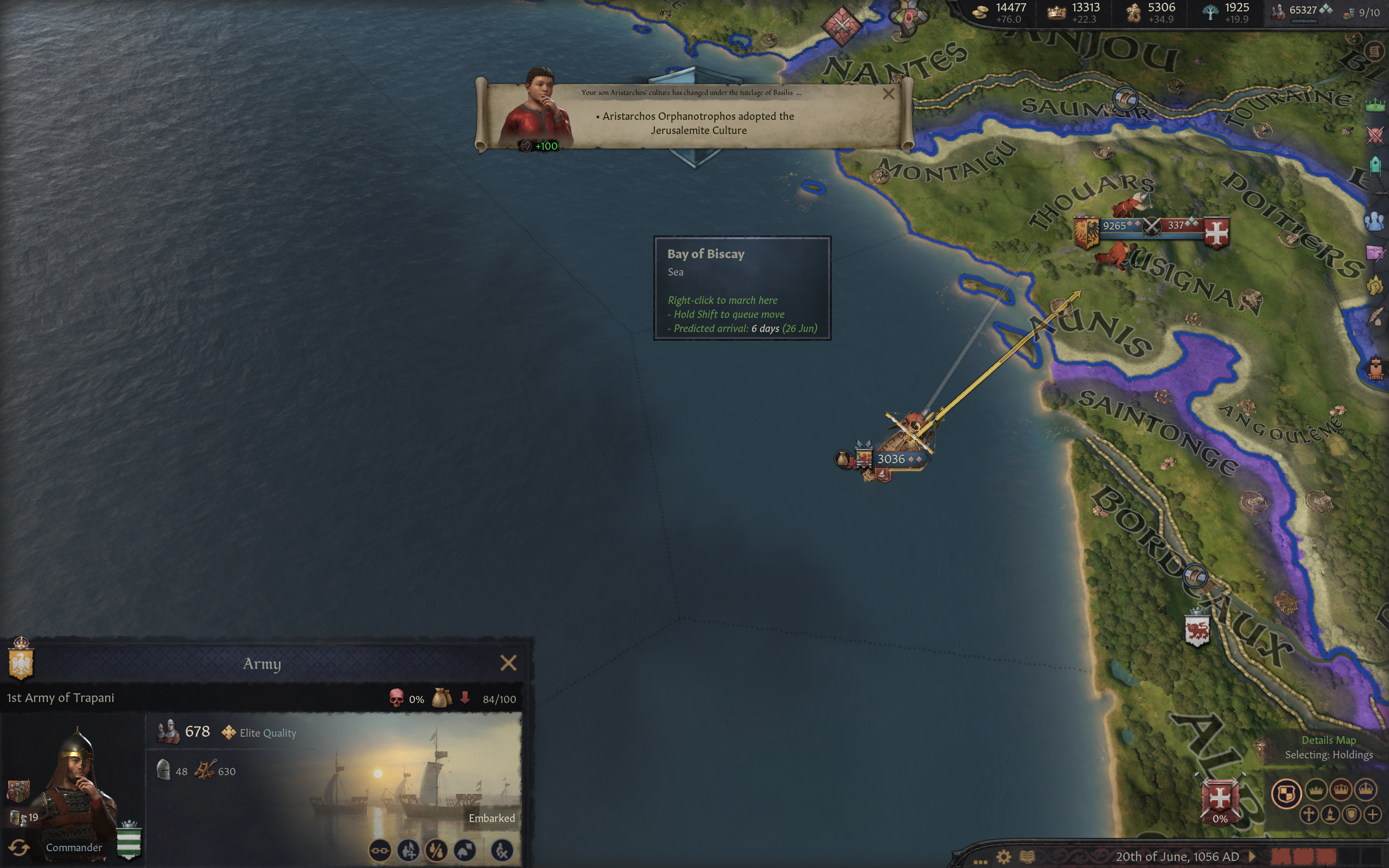Open the war overview shield showing 0%
Screen dimensions: 1389x868
click(1220, 800)
